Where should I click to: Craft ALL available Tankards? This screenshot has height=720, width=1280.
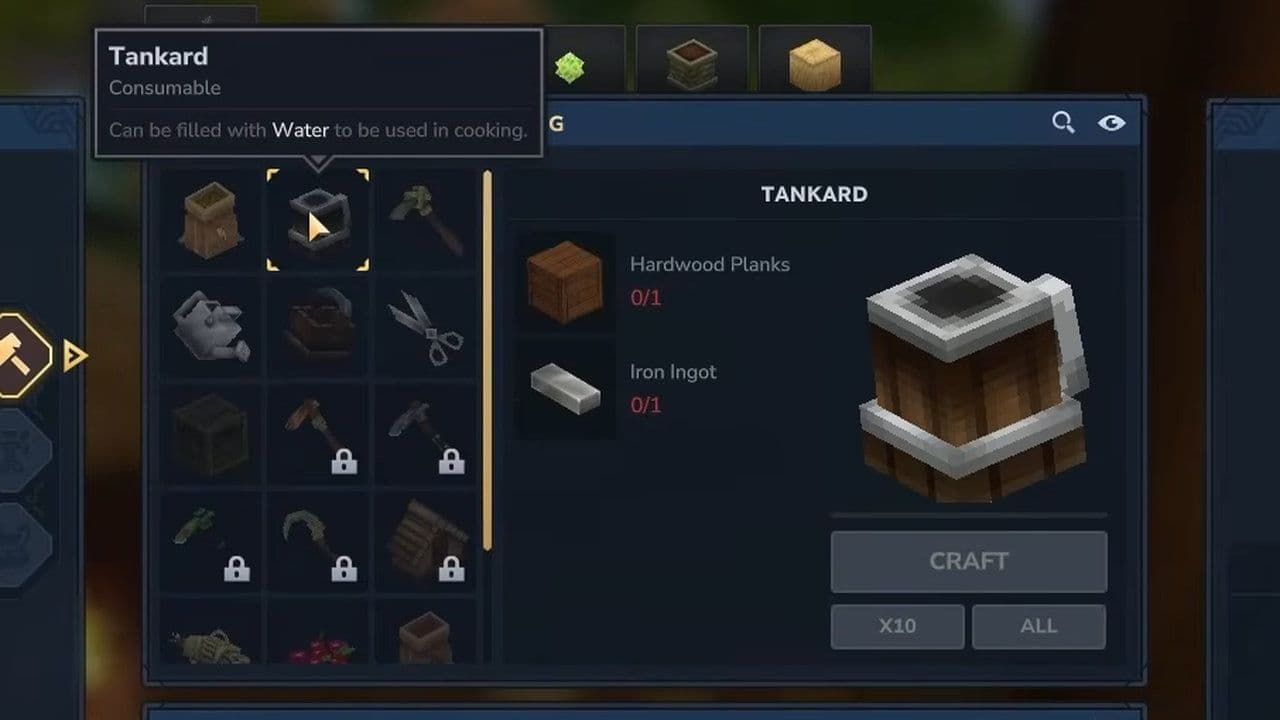click(x=1038, y=627)
